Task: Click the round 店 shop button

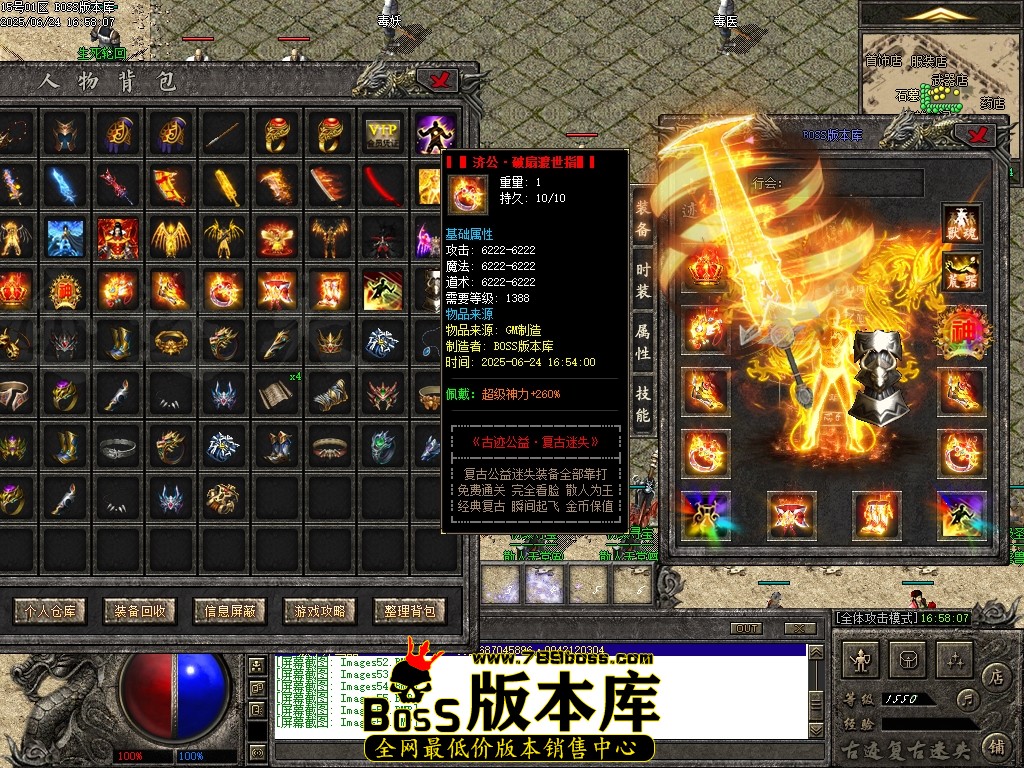Action: pos(996,676)
